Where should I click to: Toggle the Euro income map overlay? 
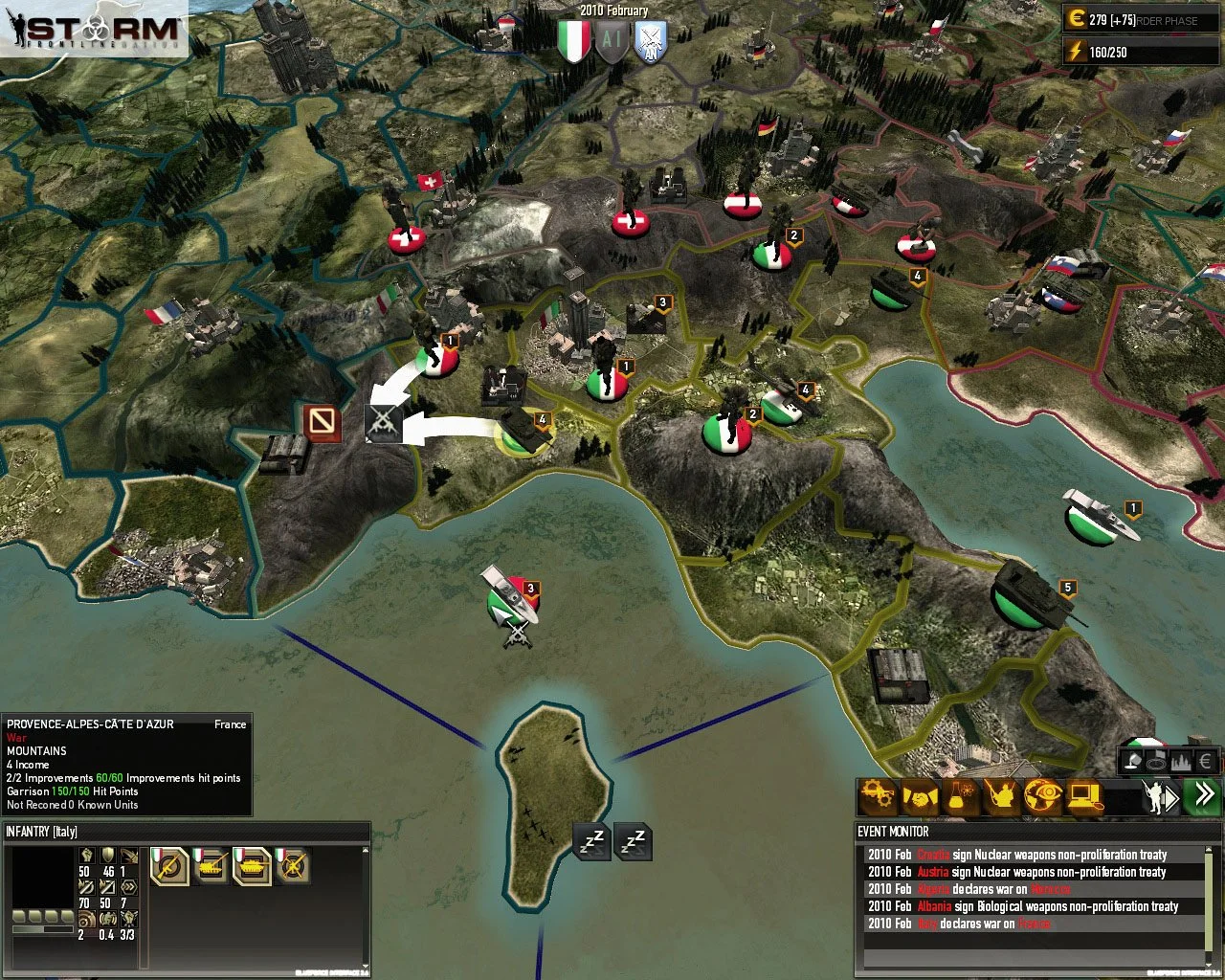pyautogui.click(x=1206, y=760)
